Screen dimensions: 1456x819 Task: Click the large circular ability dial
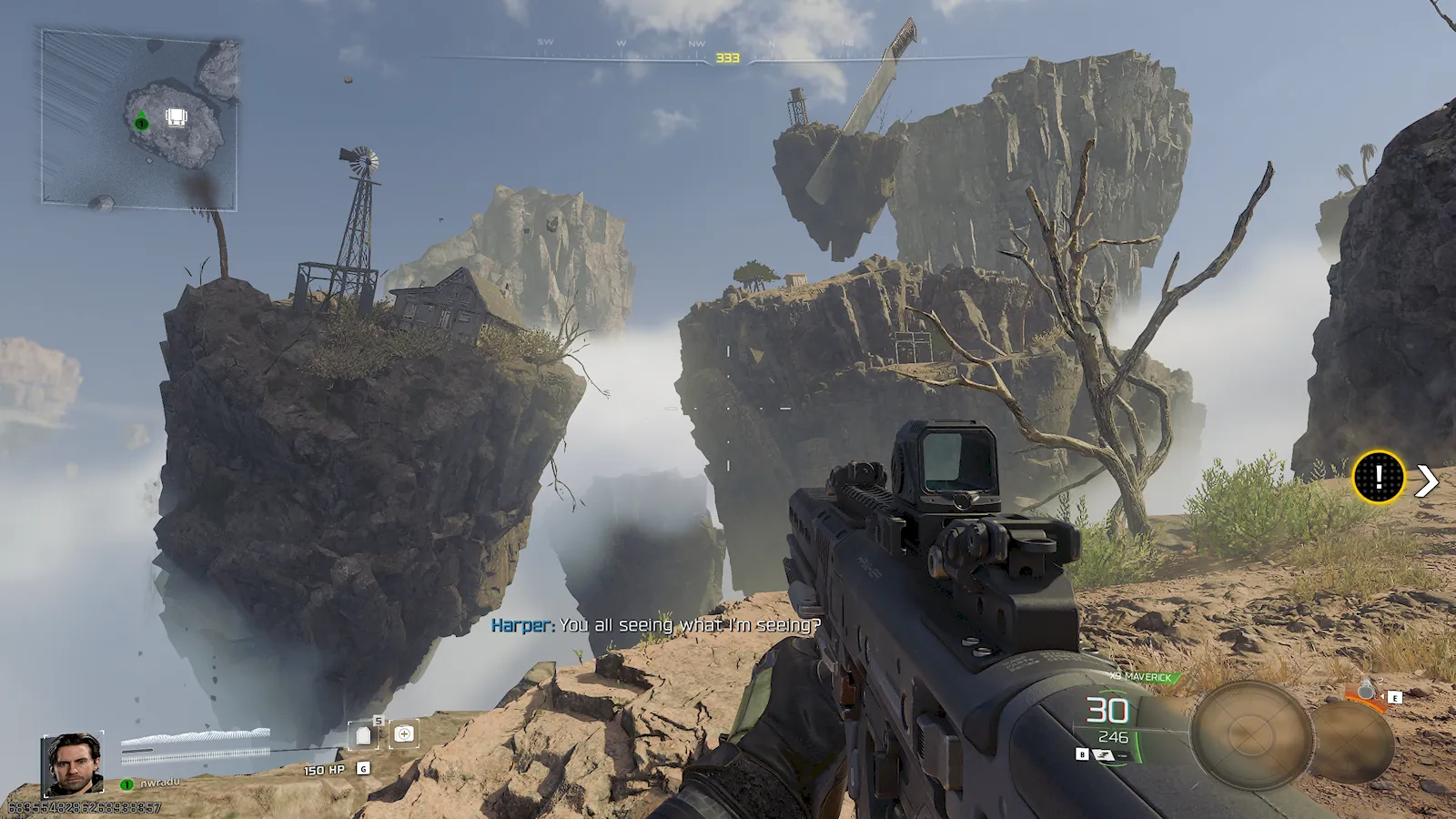pyautogui.click(x=1251, y=733)
